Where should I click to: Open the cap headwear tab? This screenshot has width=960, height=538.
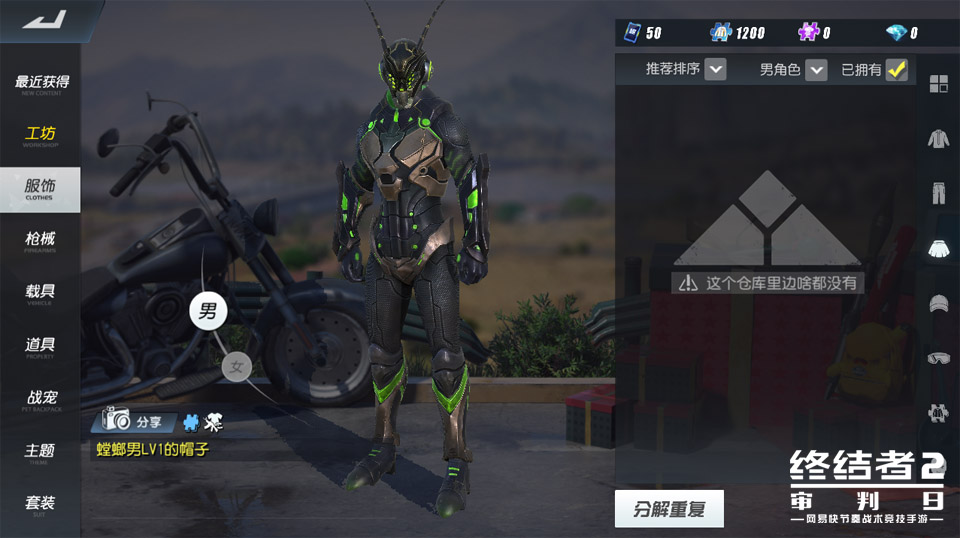pos(938,303)
